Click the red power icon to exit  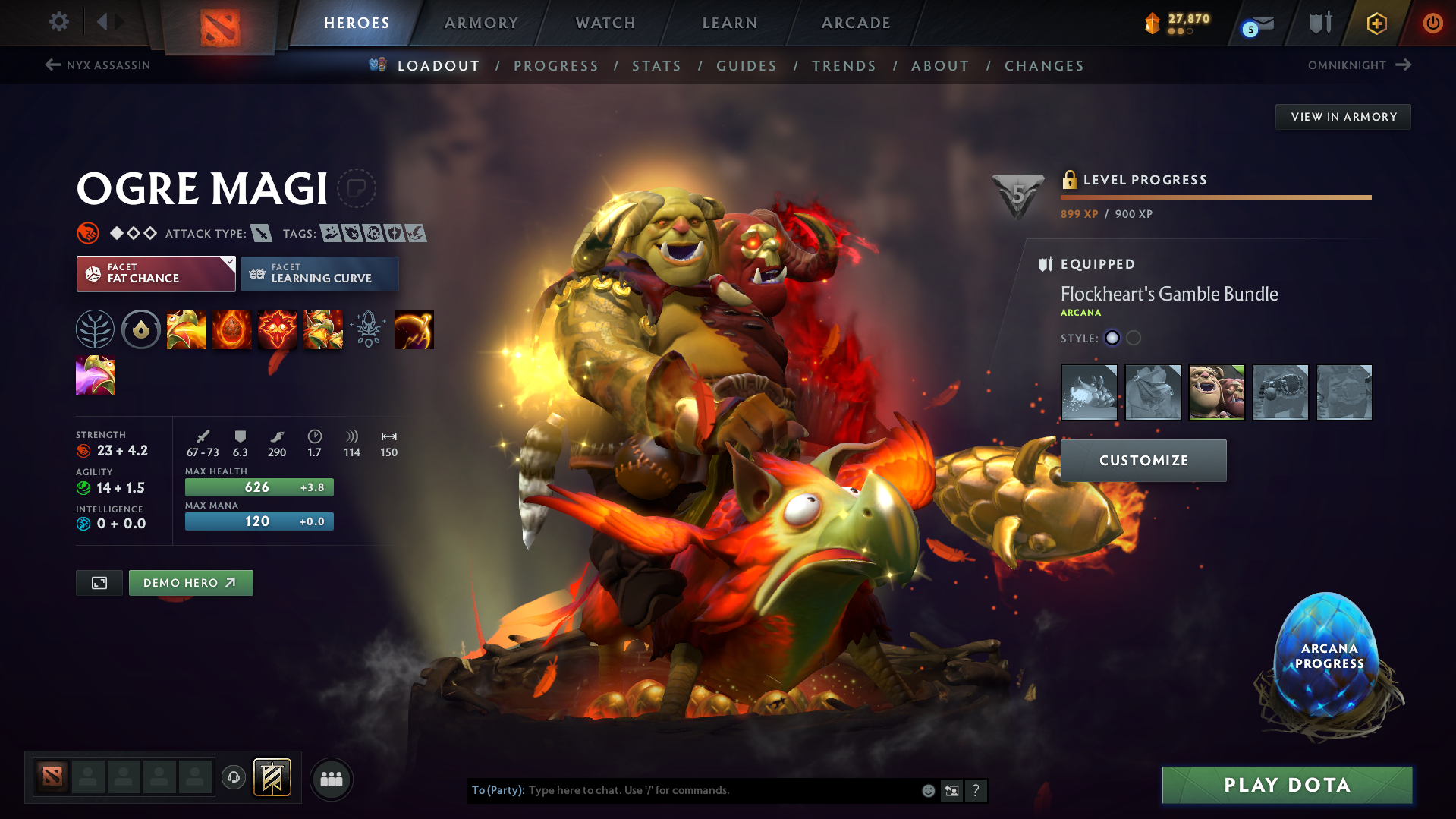click(x=1432, y=23)
